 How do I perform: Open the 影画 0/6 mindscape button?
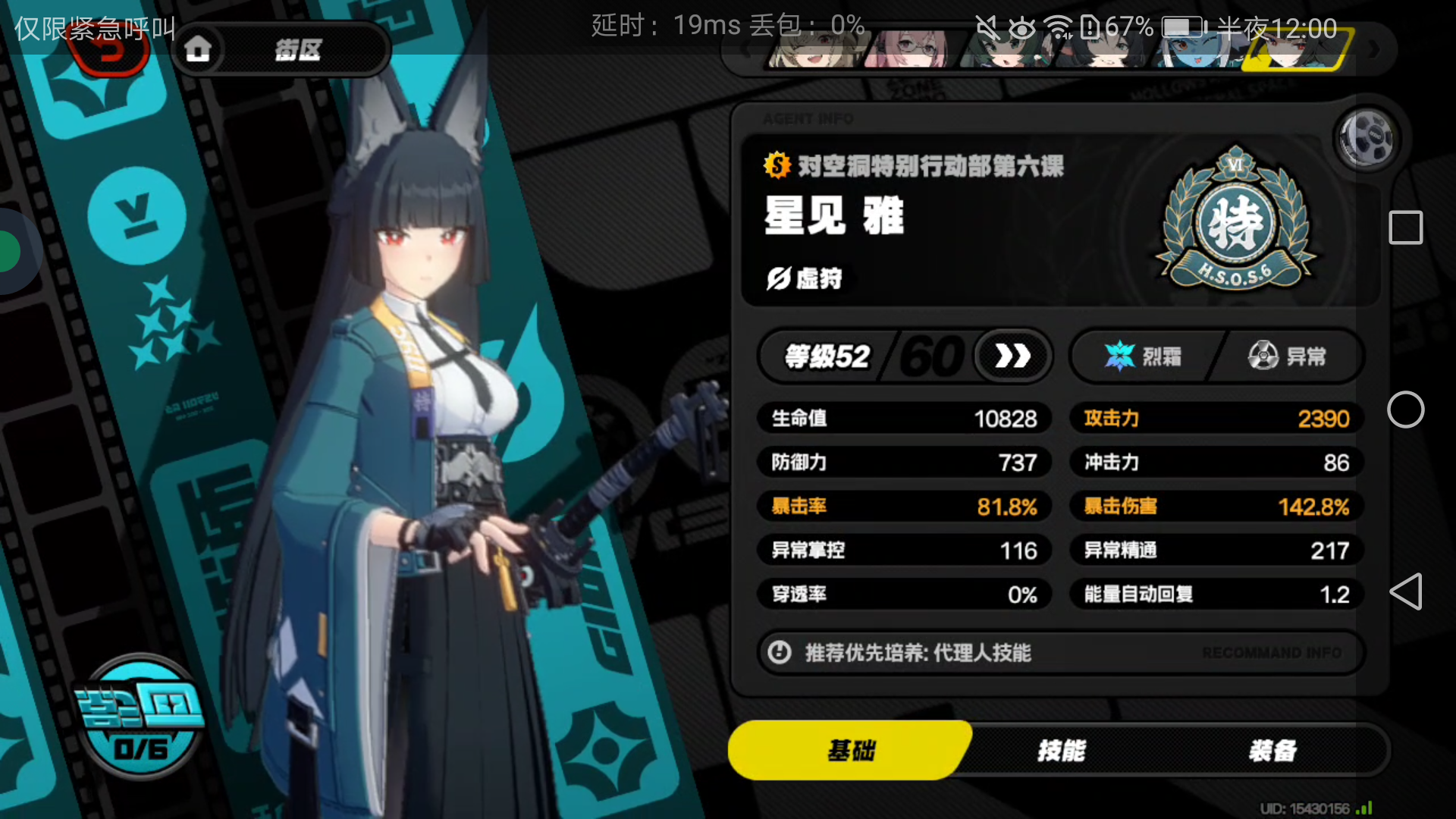point(141,717)
